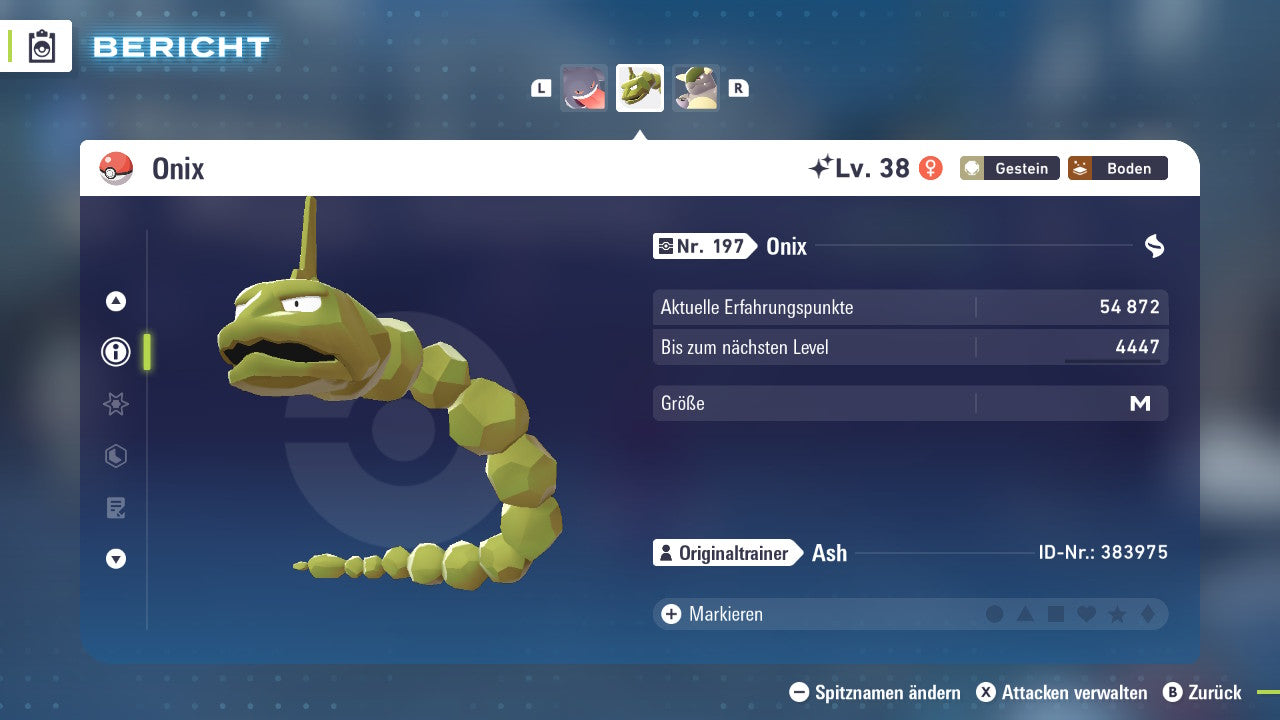Open the hexagon moves tab

pyautogui.click(x=116, y=456)
